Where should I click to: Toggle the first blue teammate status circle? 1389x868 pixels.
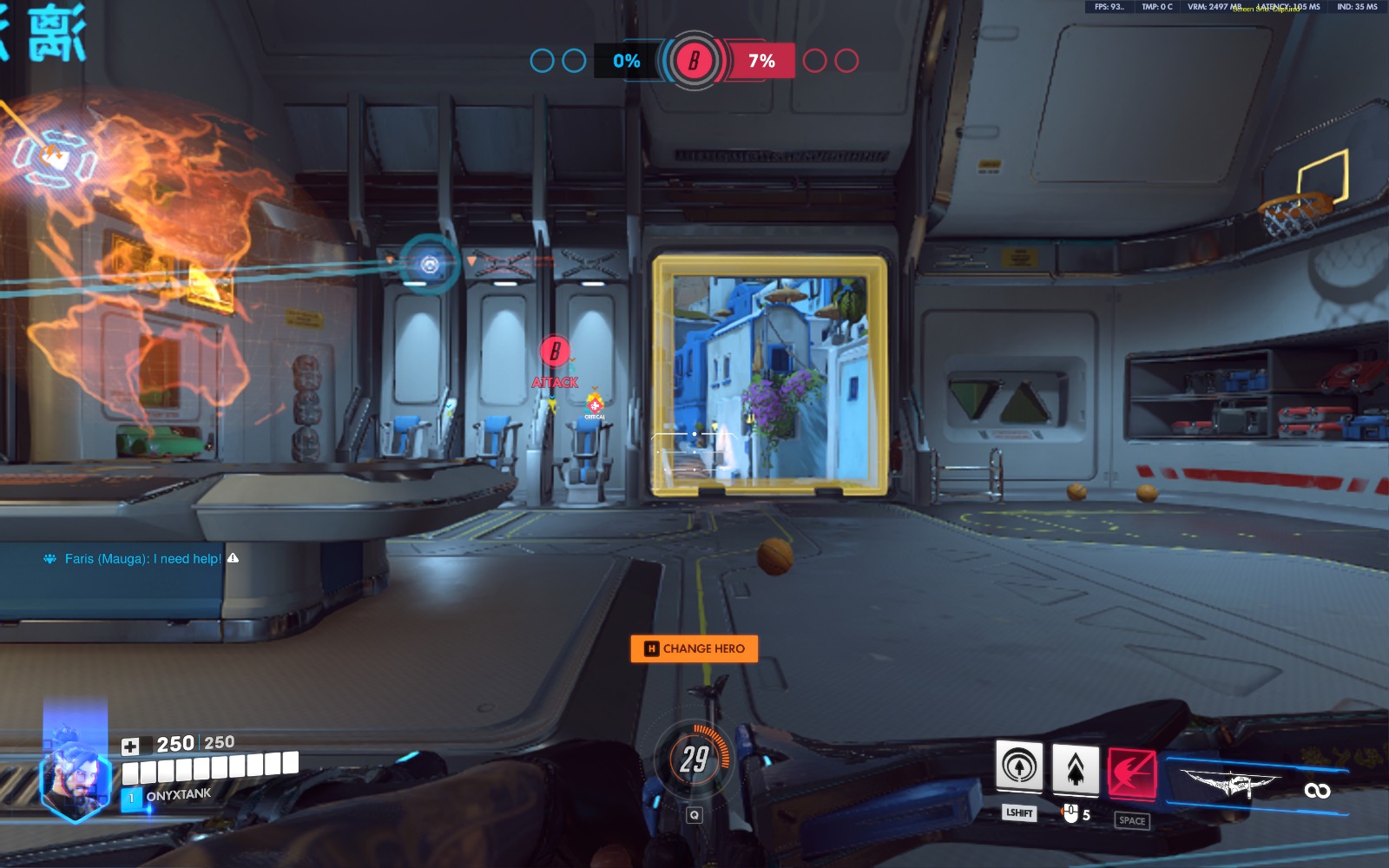point(542,61)
